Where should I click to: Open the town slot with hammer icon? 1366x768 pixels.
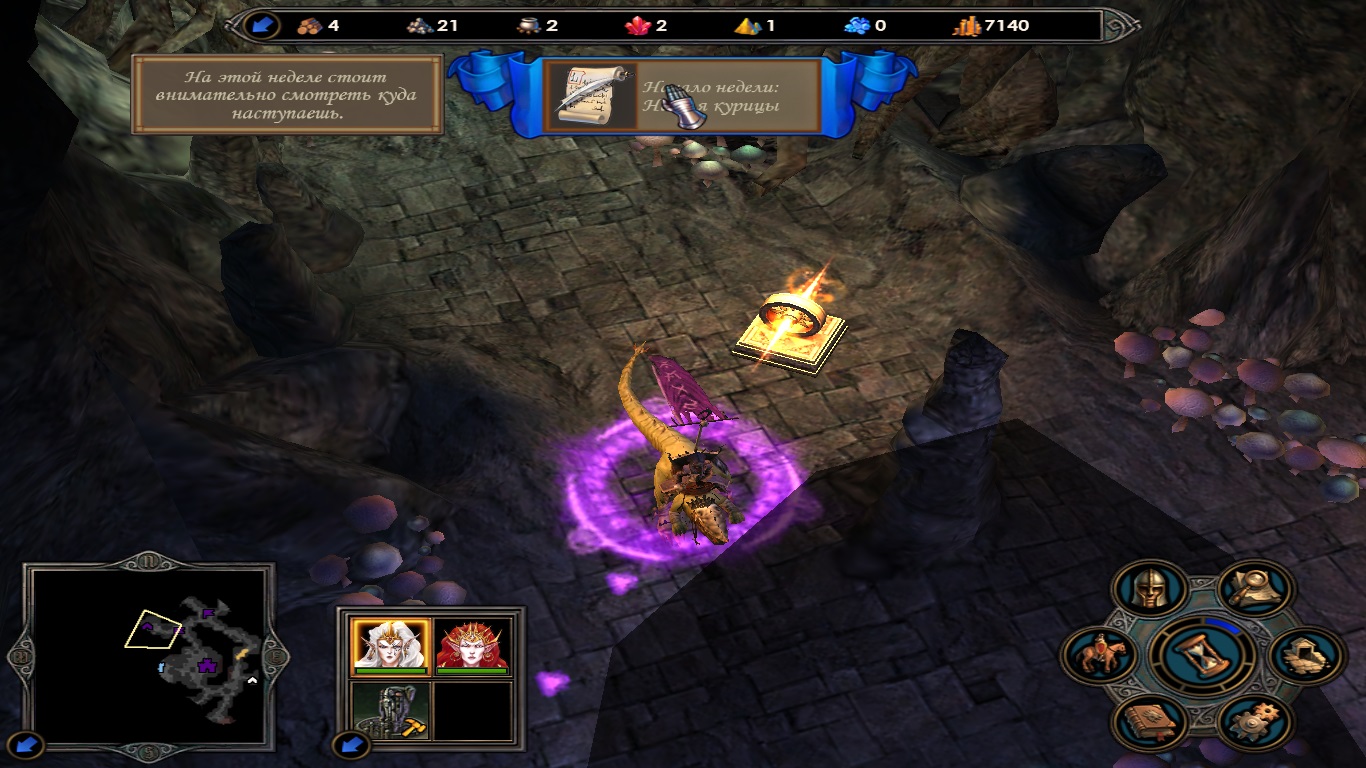point(390,711)
